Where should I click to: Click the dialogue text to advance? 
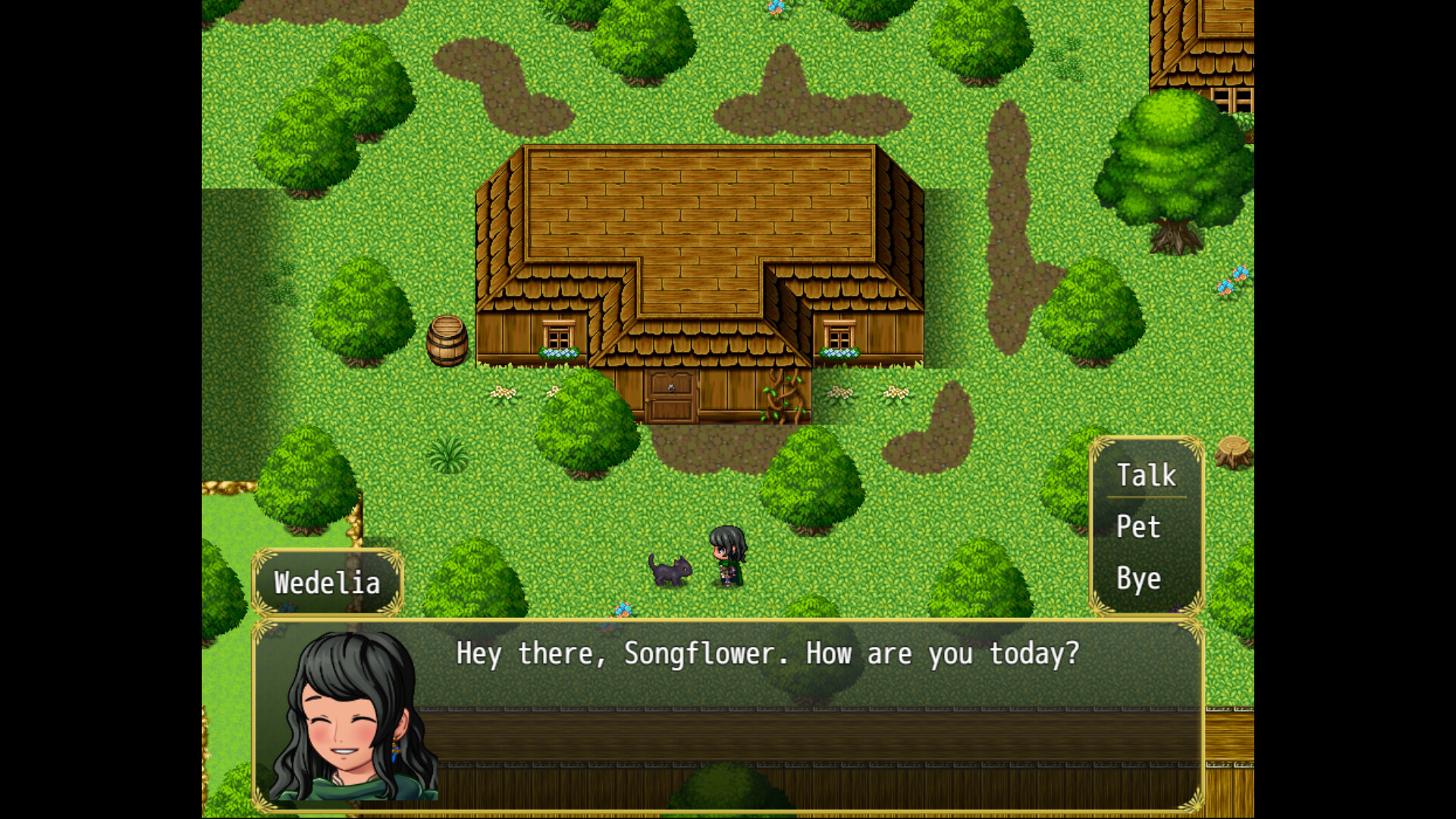[x=766, y=654]
